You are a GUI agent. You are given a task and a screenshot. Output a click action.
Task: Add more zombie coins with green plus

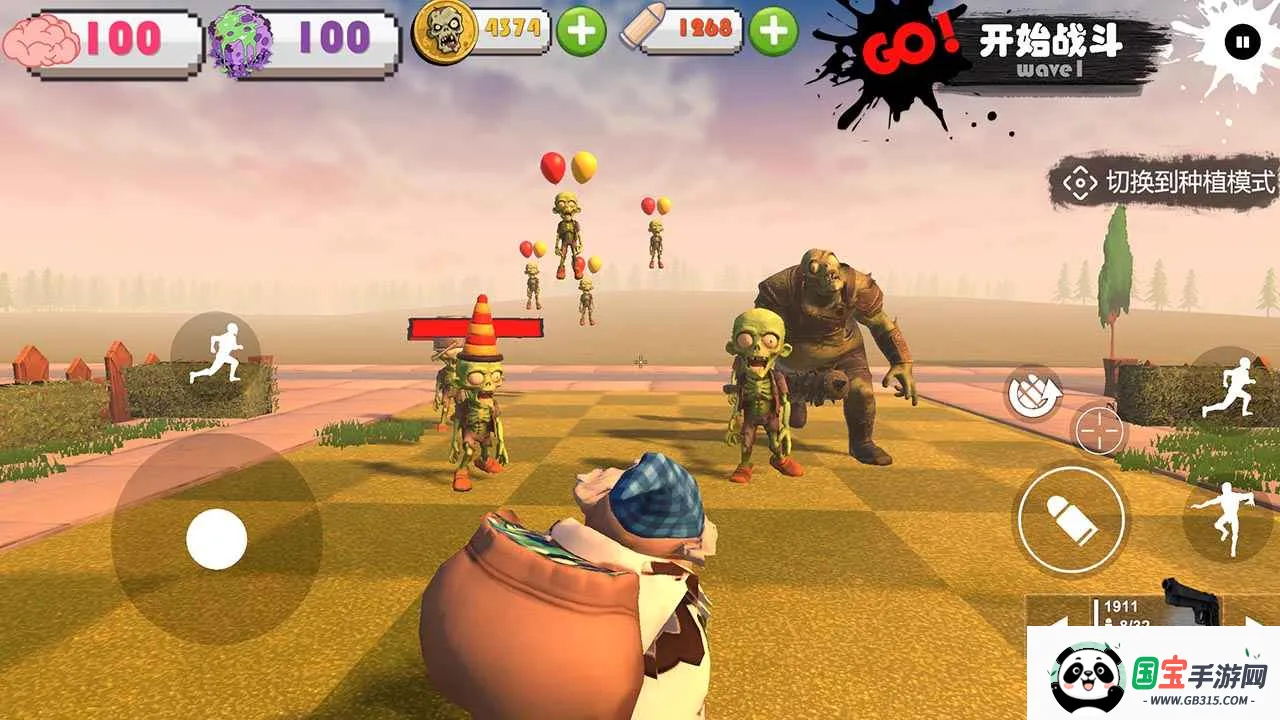(581, 31)
